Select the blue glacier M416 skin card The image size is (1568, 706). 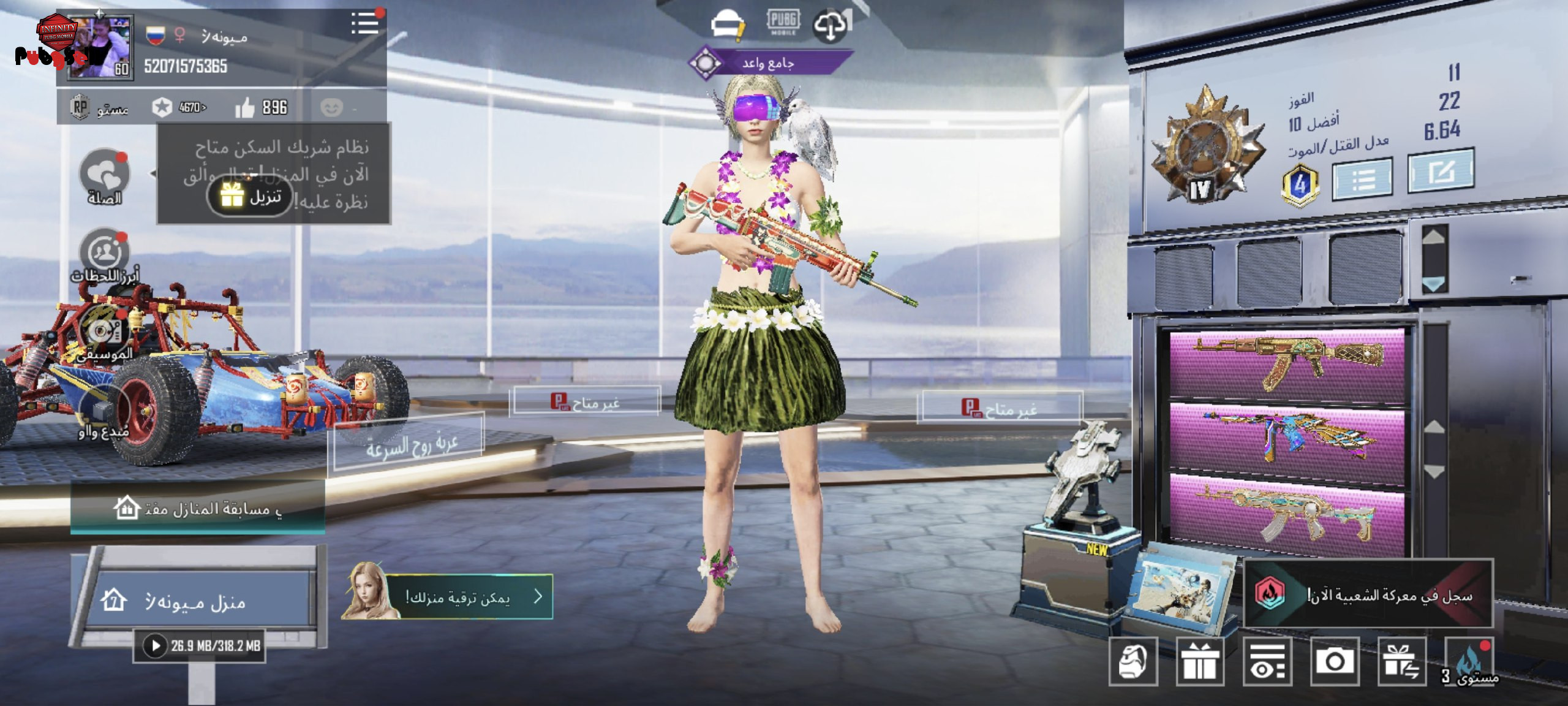(x=1287, y=438)
